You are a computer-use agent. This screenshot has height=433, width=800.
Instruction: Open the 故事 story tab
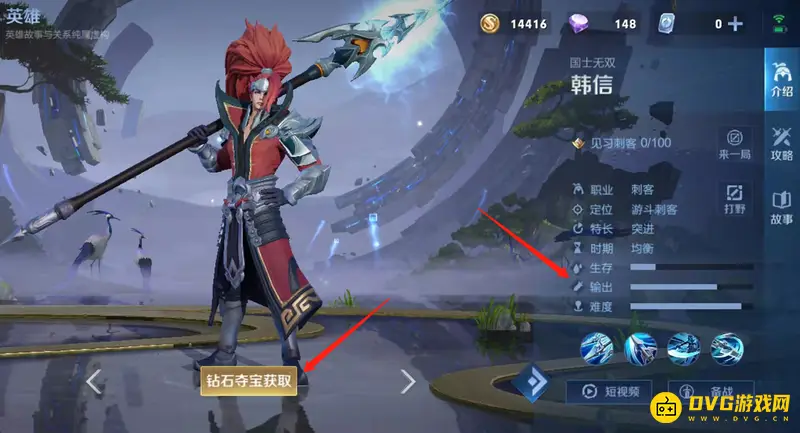(780, 207)
